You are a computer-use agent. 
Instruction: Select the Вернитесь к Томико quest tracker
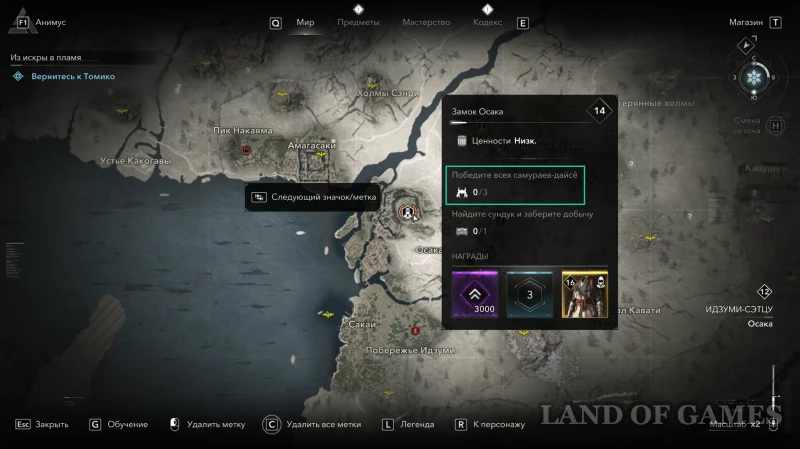[x=70, y=76]
